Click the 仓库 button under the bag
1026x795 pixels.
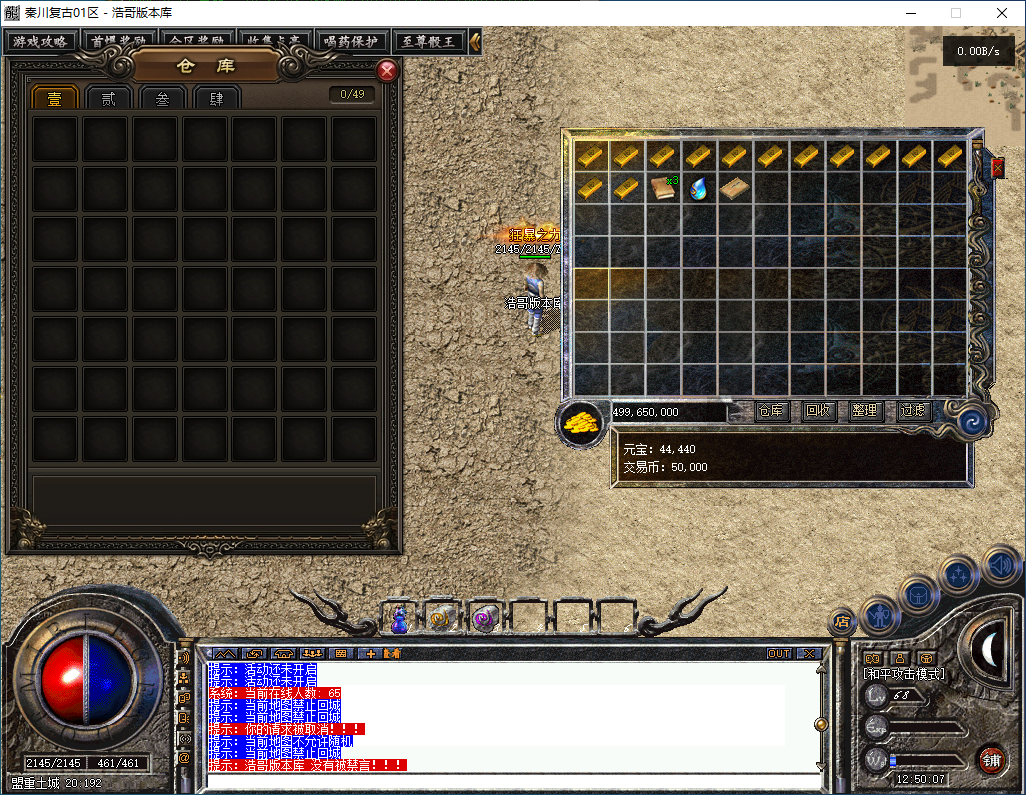coord(771,411)
